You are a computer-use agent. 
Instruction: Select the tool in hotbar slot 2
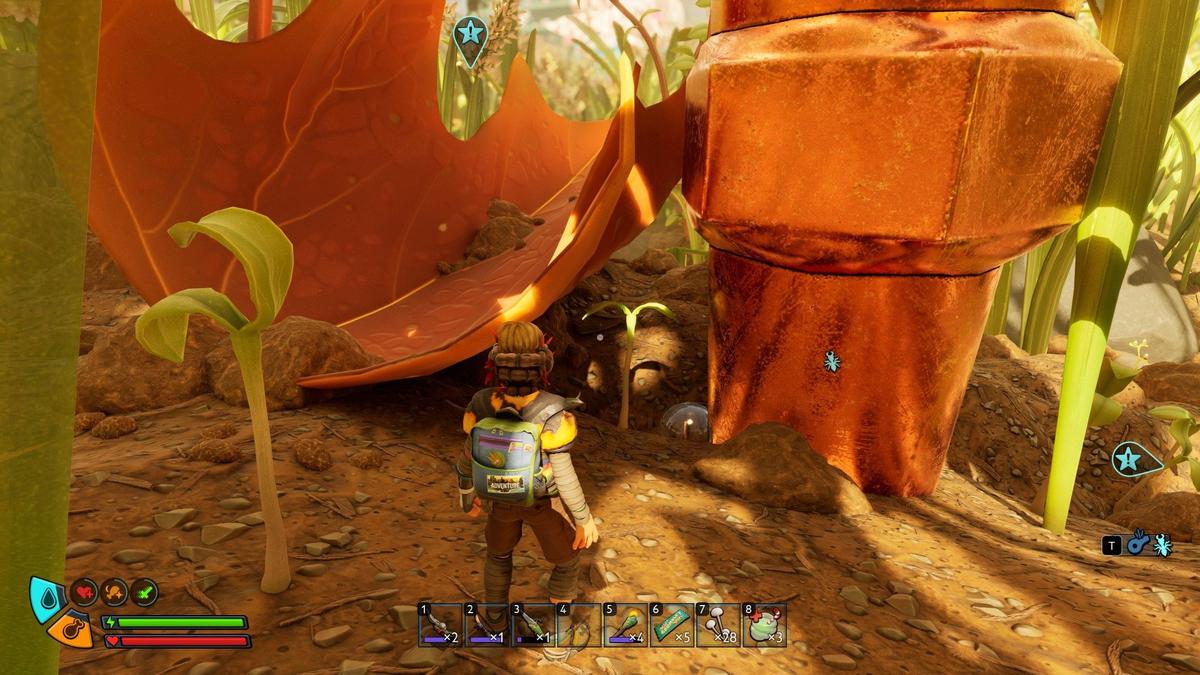pyautogui.click(x=487, y=625)
